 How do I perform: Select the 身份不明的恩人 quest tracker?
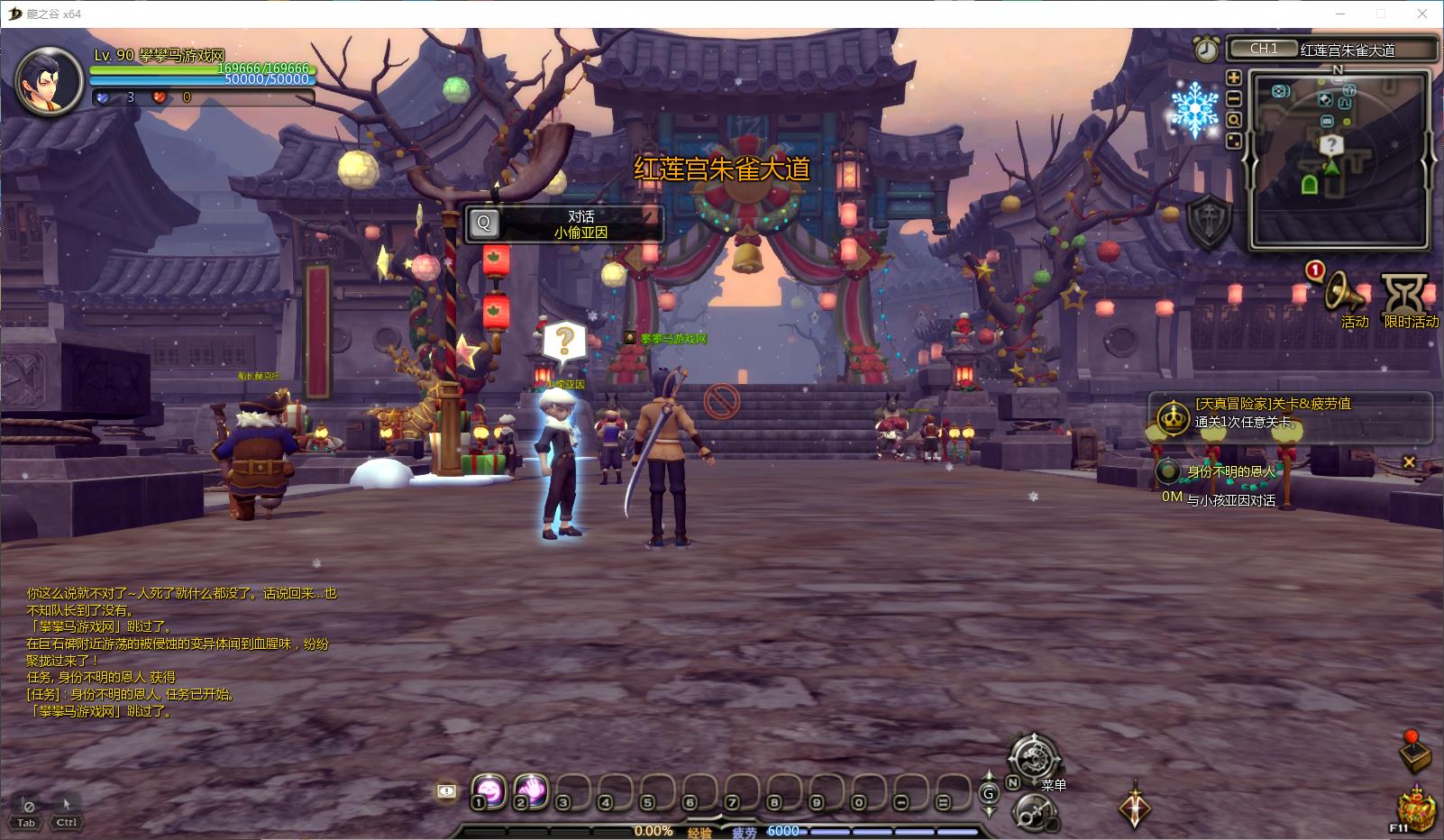[x=1231, y=471]
